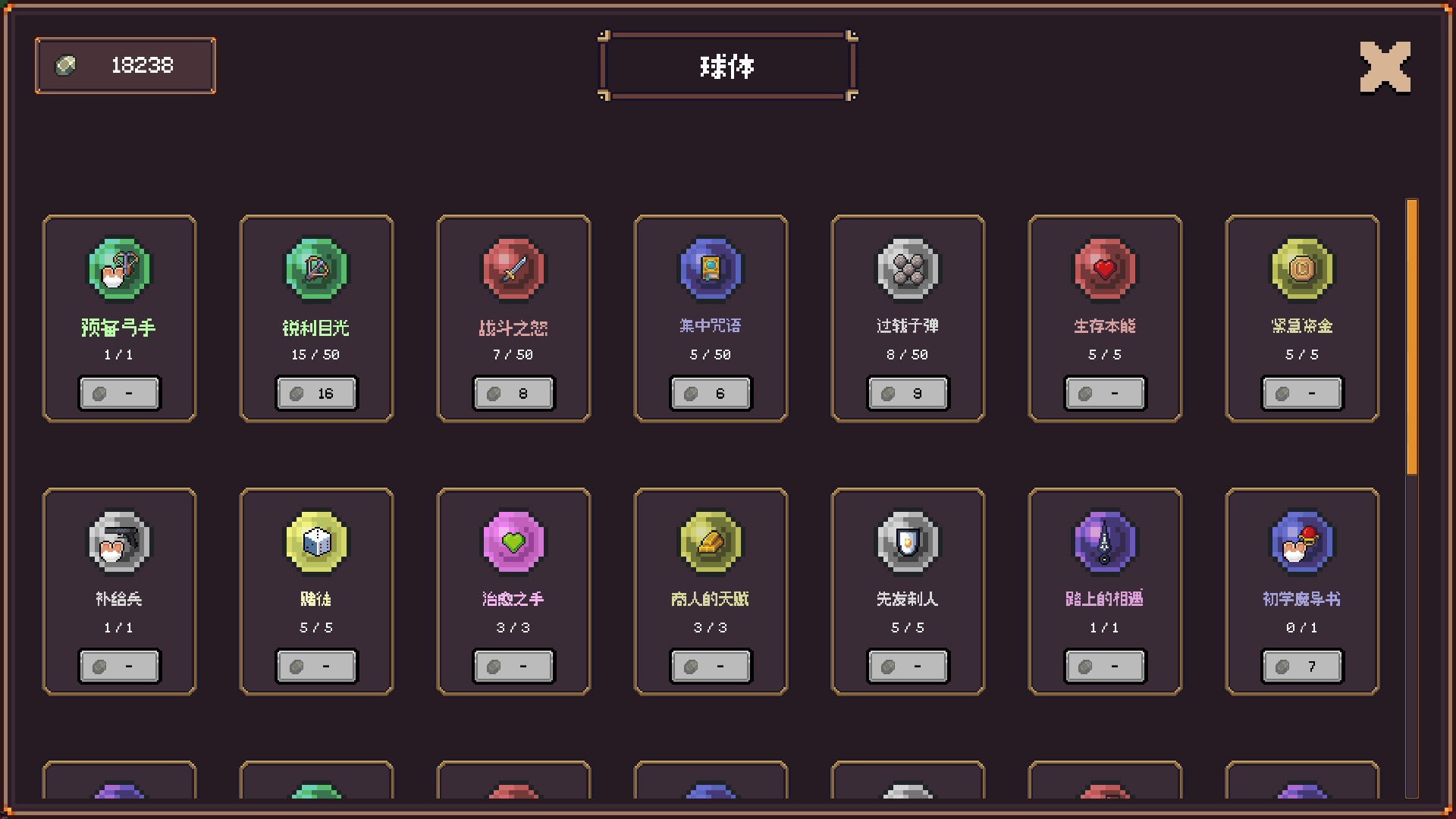This screenshot has width=1456, height=819.
Task: Select the 预备弓手 archer orb icon
Action: (120, 269)
